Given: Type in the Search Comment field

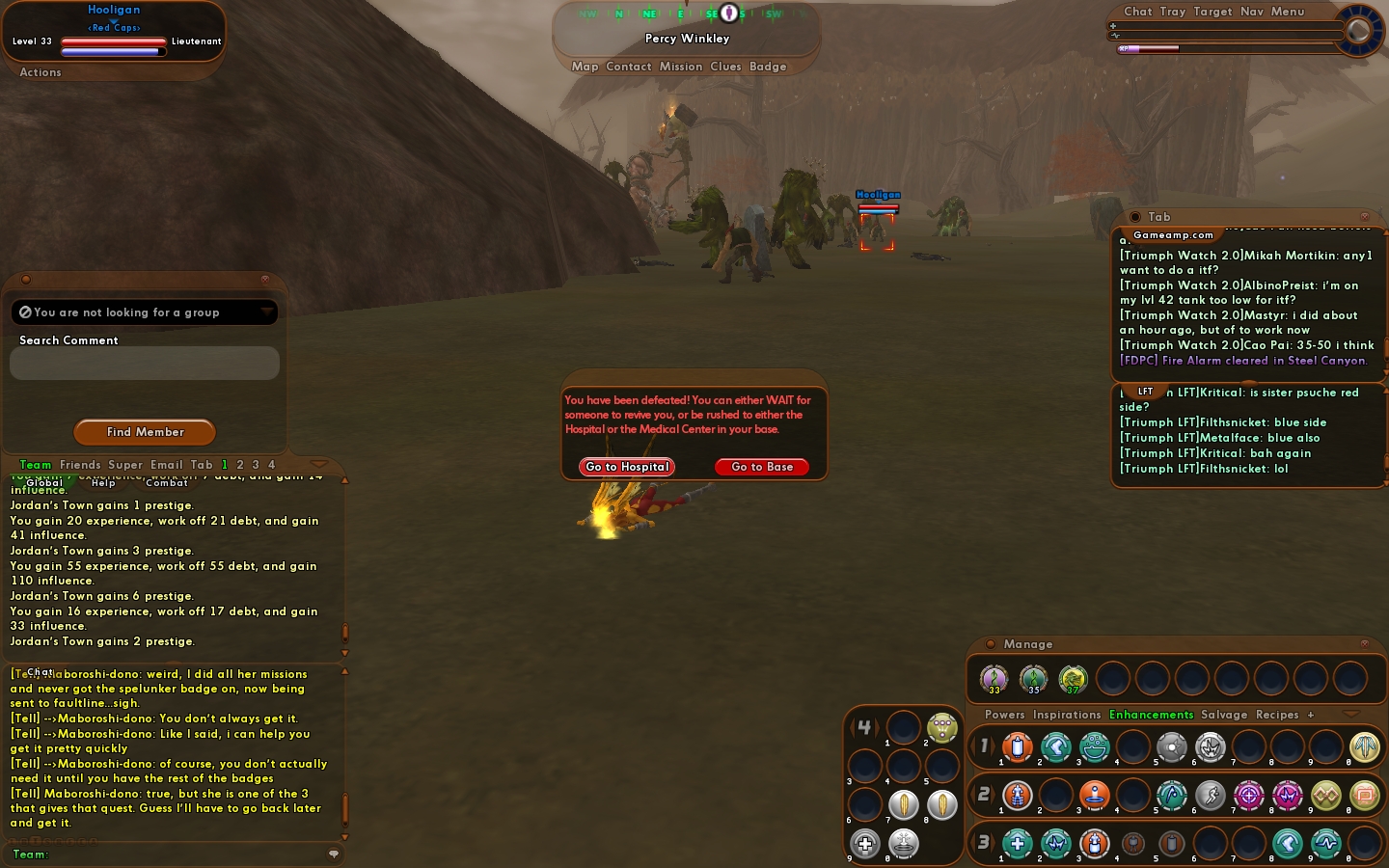Looking at the screenshot, I should pyautogui.click(x=145, y=364).
